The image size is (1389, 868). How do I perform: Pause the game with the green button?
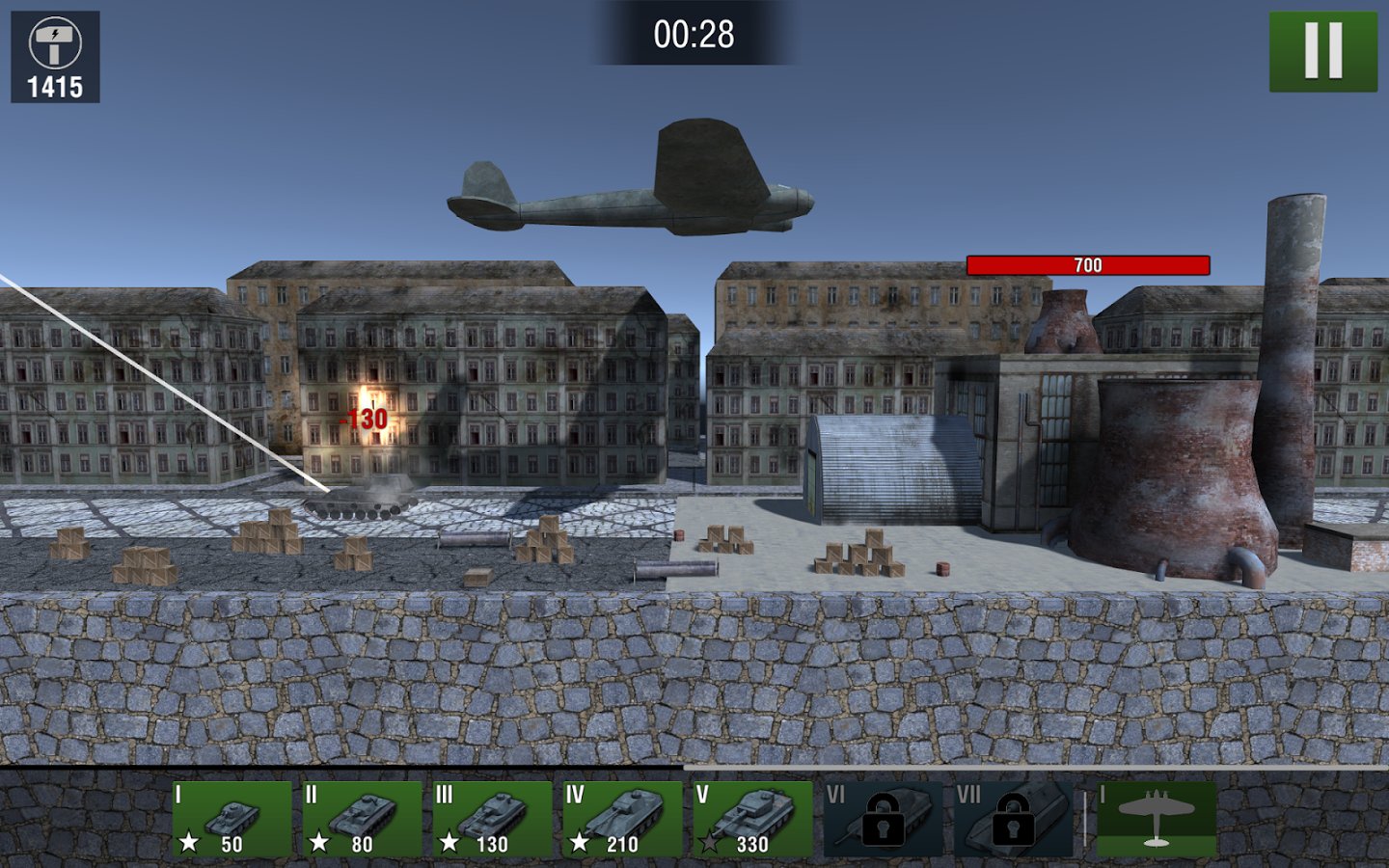(1322, 51)
